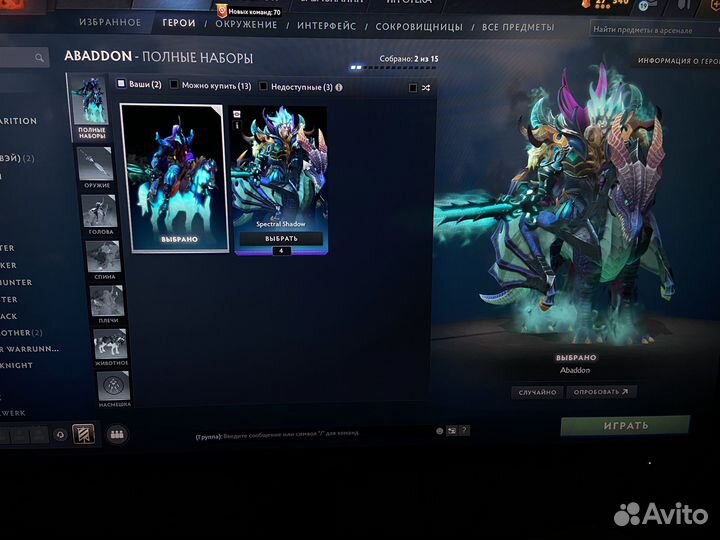Screen dimensions: 720x540
Task: Select the Животное slot category
Action: pyautogui.click(x=109, y=345)
